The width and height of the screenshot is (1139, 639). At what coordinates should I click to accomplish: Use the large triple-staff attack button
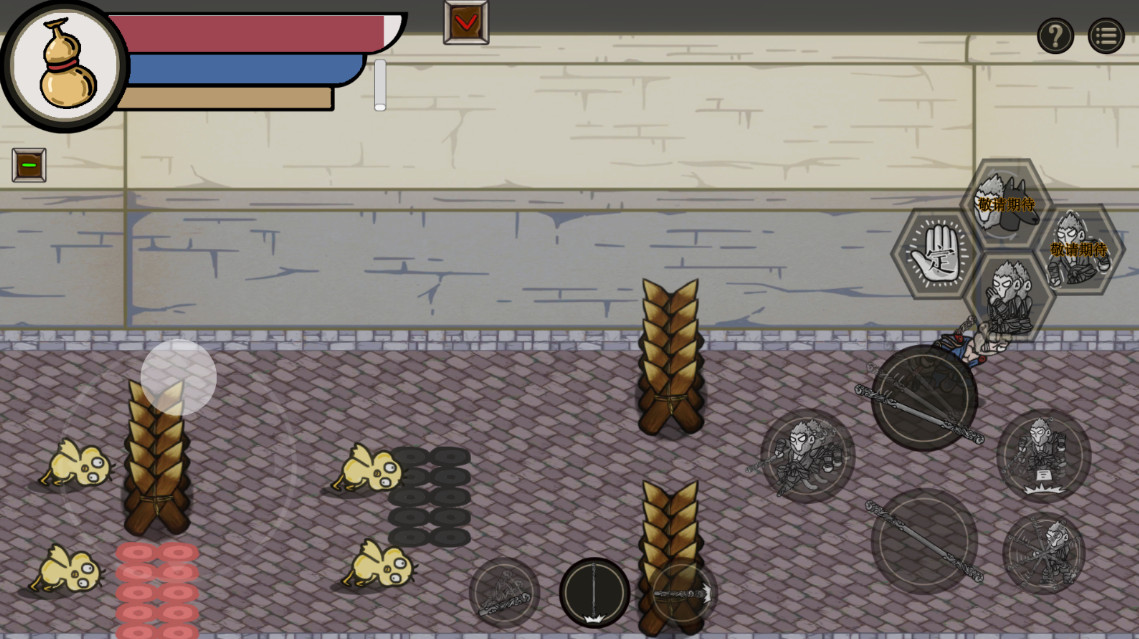coord(923,397)
